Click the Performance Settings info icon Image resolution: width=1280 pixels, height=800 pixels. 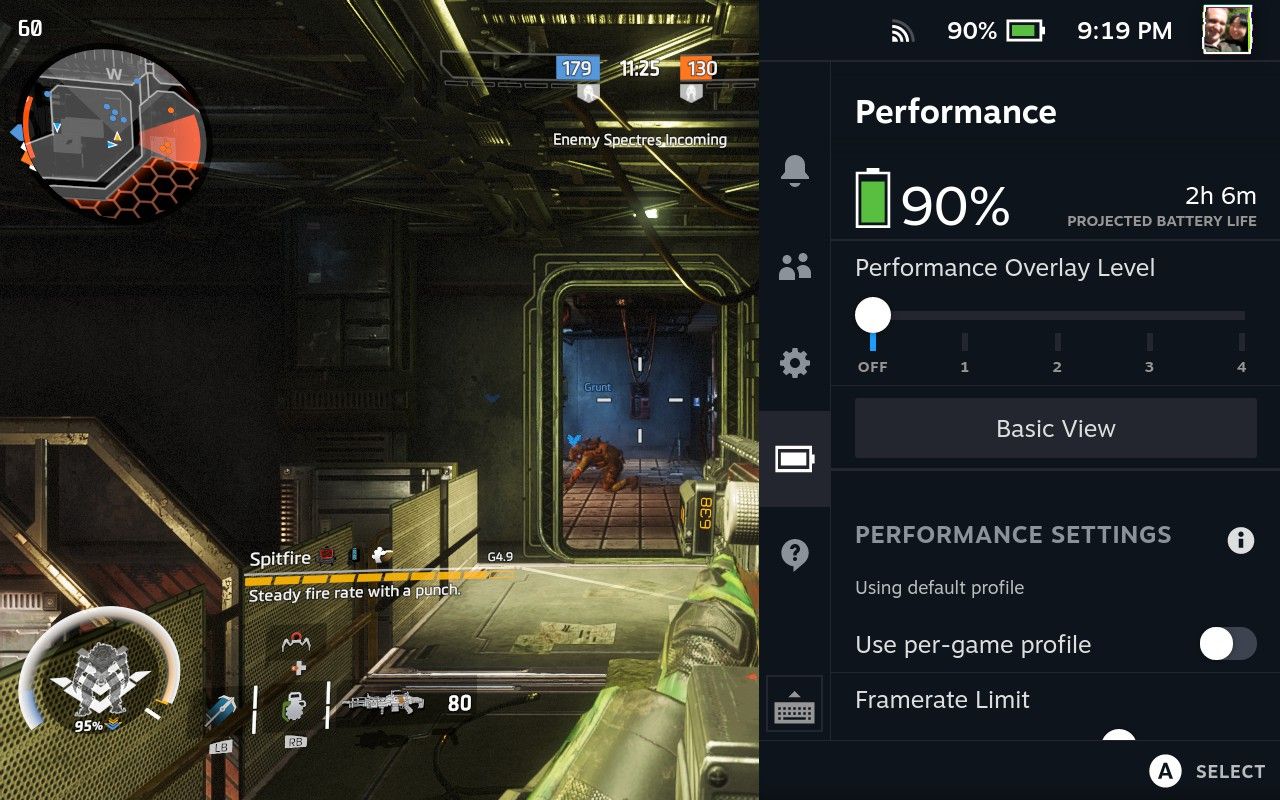(x=1240, y=541)
